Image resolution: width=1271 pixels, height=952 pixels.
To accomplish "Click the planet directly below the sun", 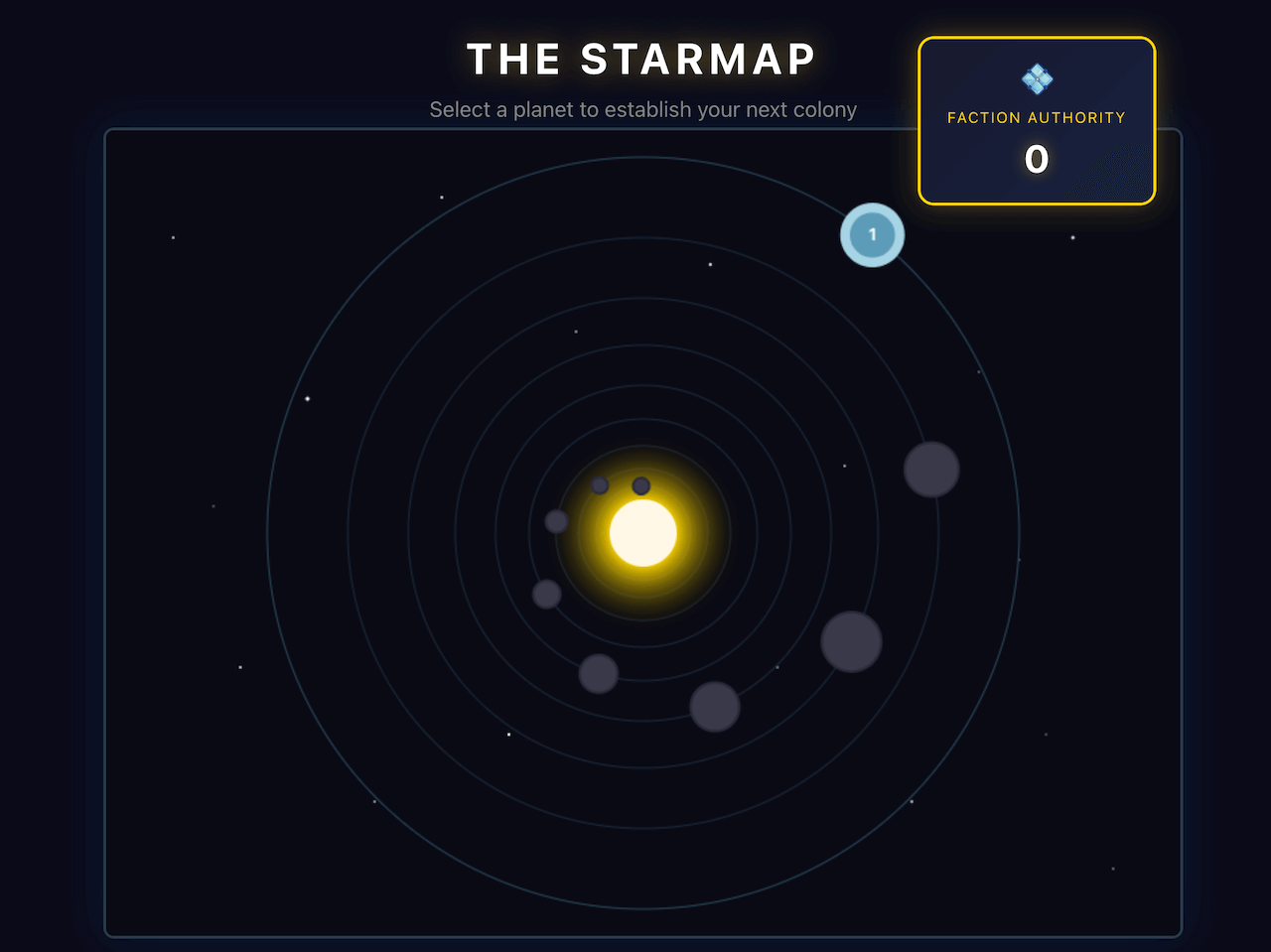I will pyautogui.click(x=599, y=674).
